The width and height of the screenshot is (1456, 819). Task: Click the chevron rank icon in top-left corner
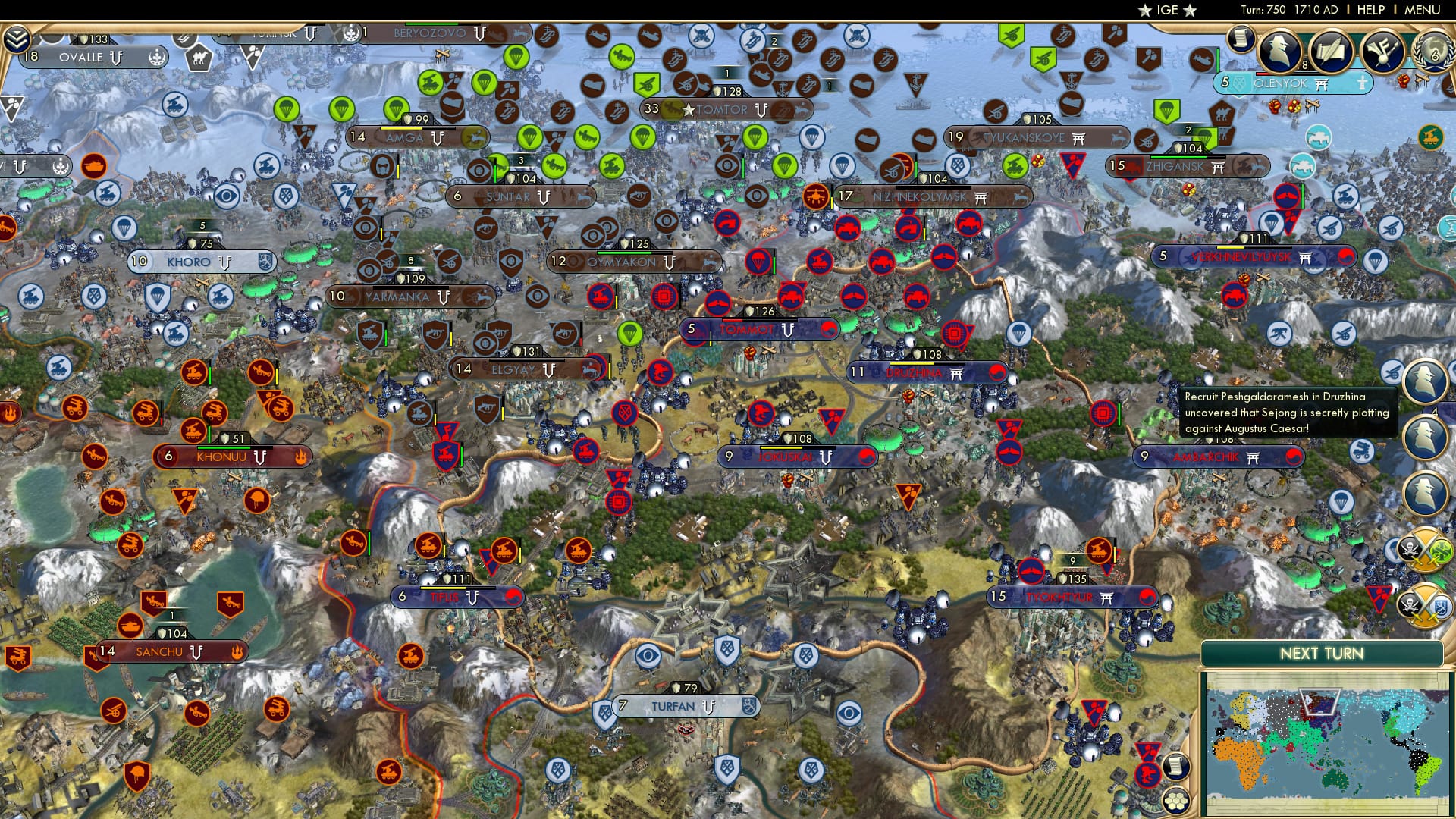tap(17, 38)
